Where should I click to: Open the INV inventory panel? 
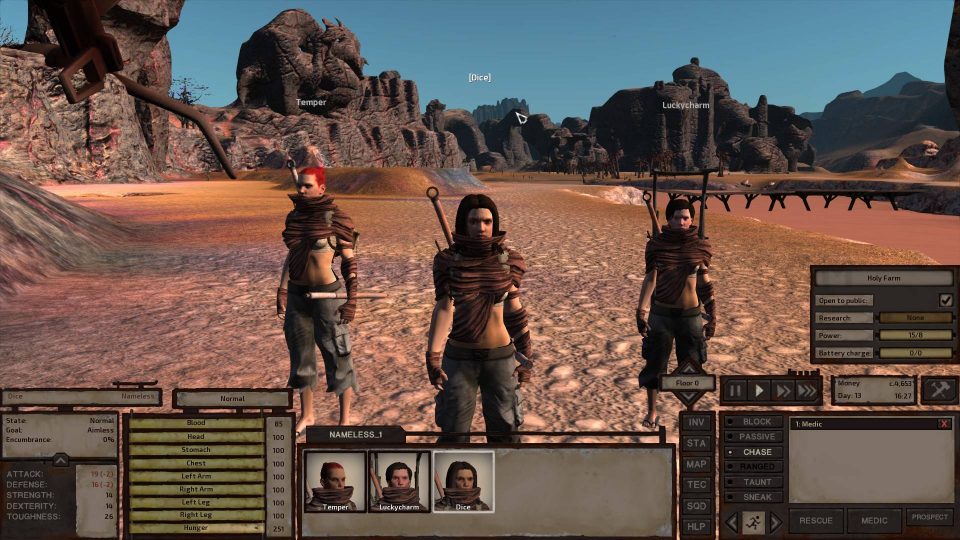(695, 422)
